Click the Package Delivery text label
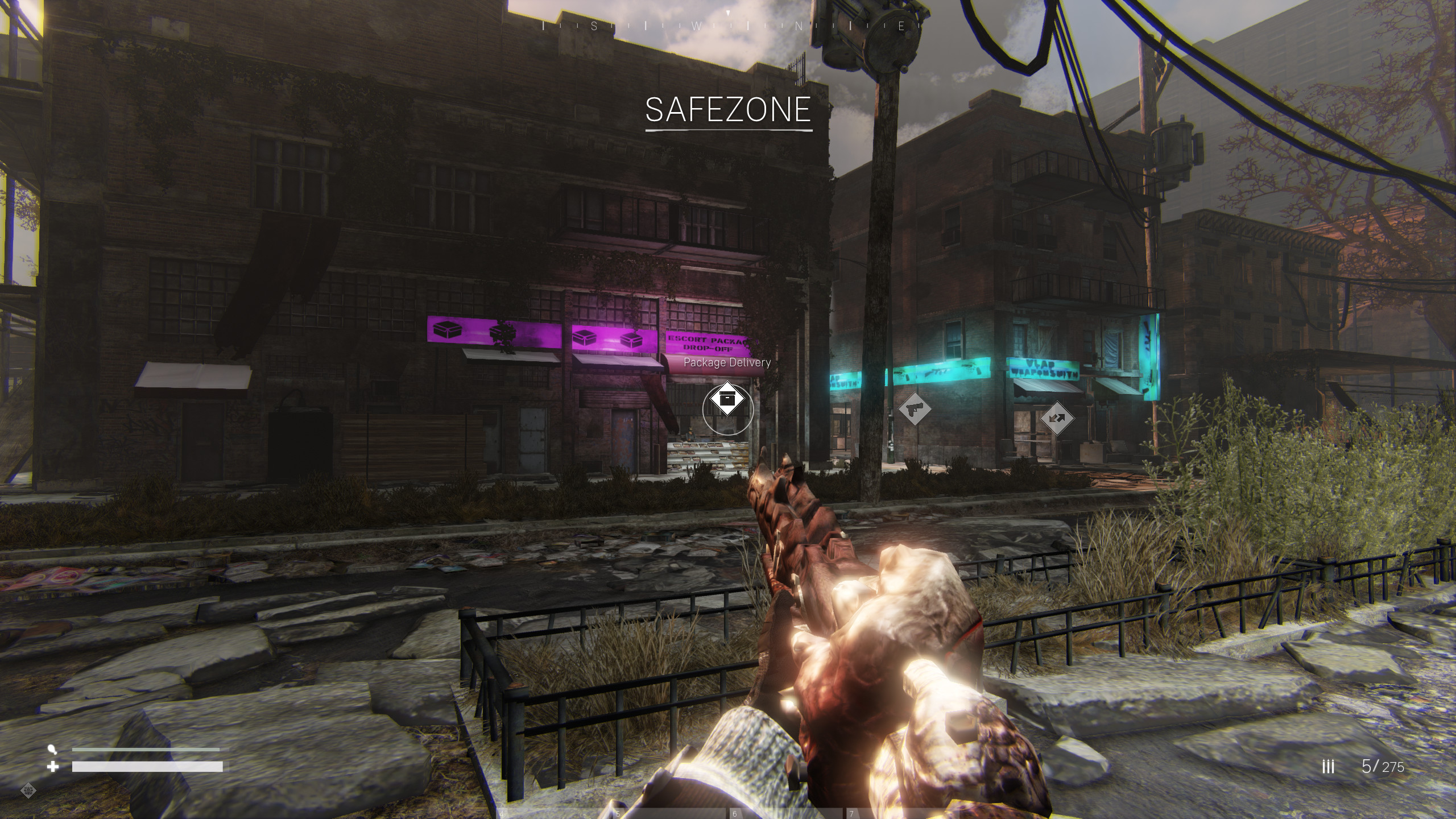The image size is (1456, 819). coord(728,362)
